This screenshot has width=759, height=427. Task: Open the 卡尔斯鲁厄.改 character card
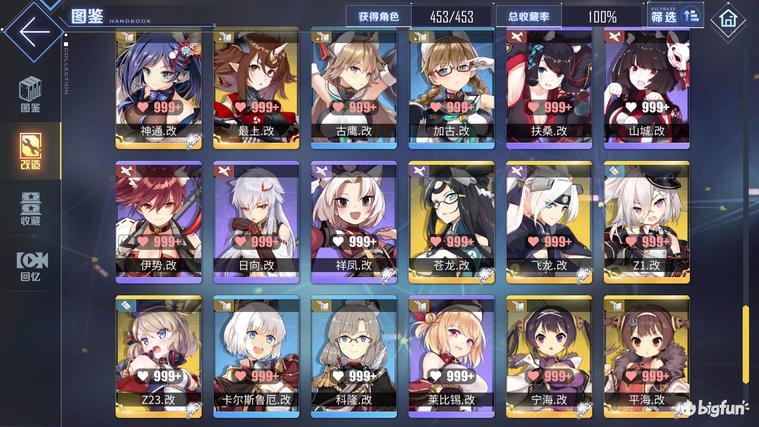coord(256,356)
